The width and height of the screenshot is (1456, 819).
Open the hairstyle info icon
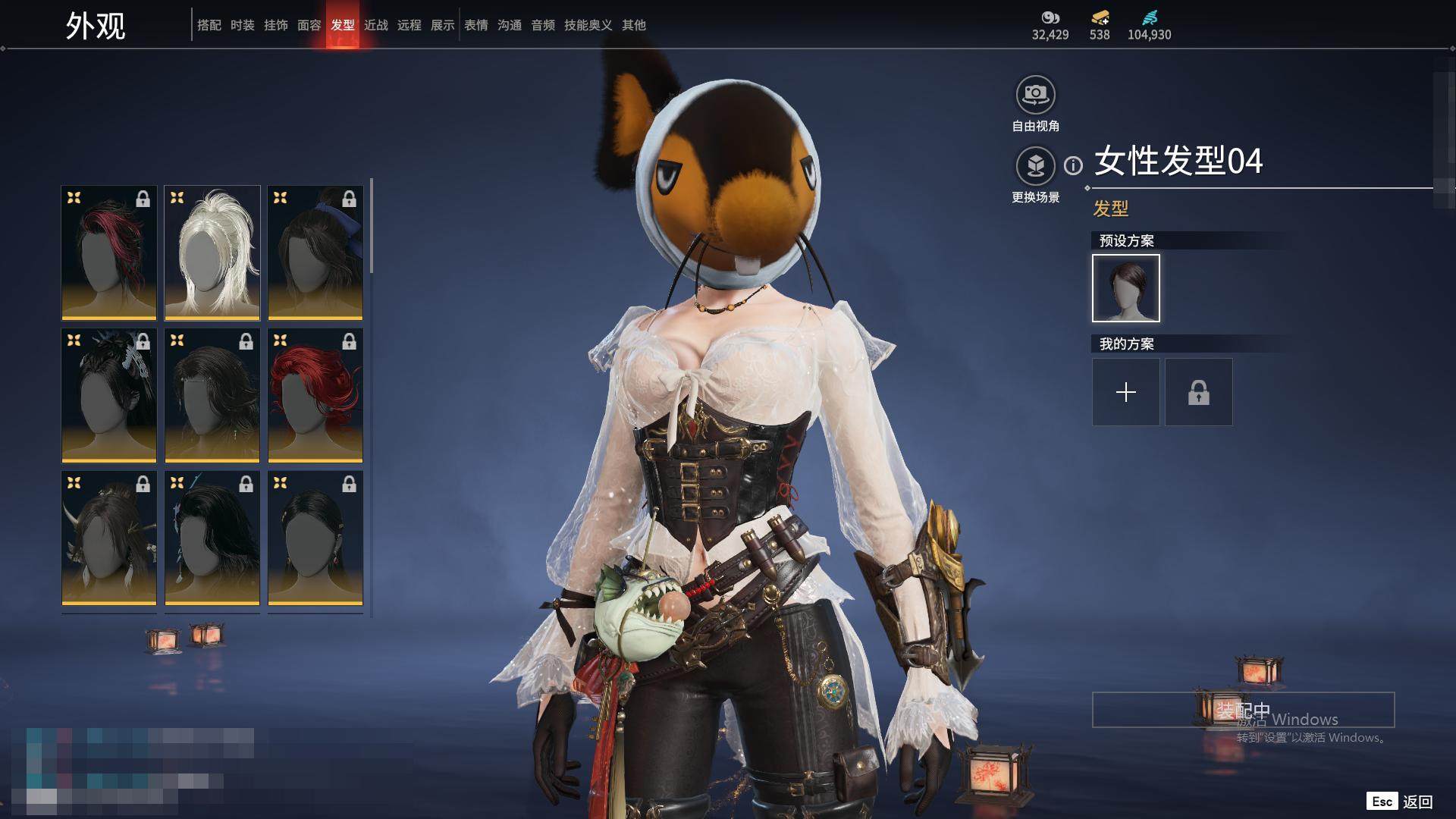click(x=1073, y=165)
